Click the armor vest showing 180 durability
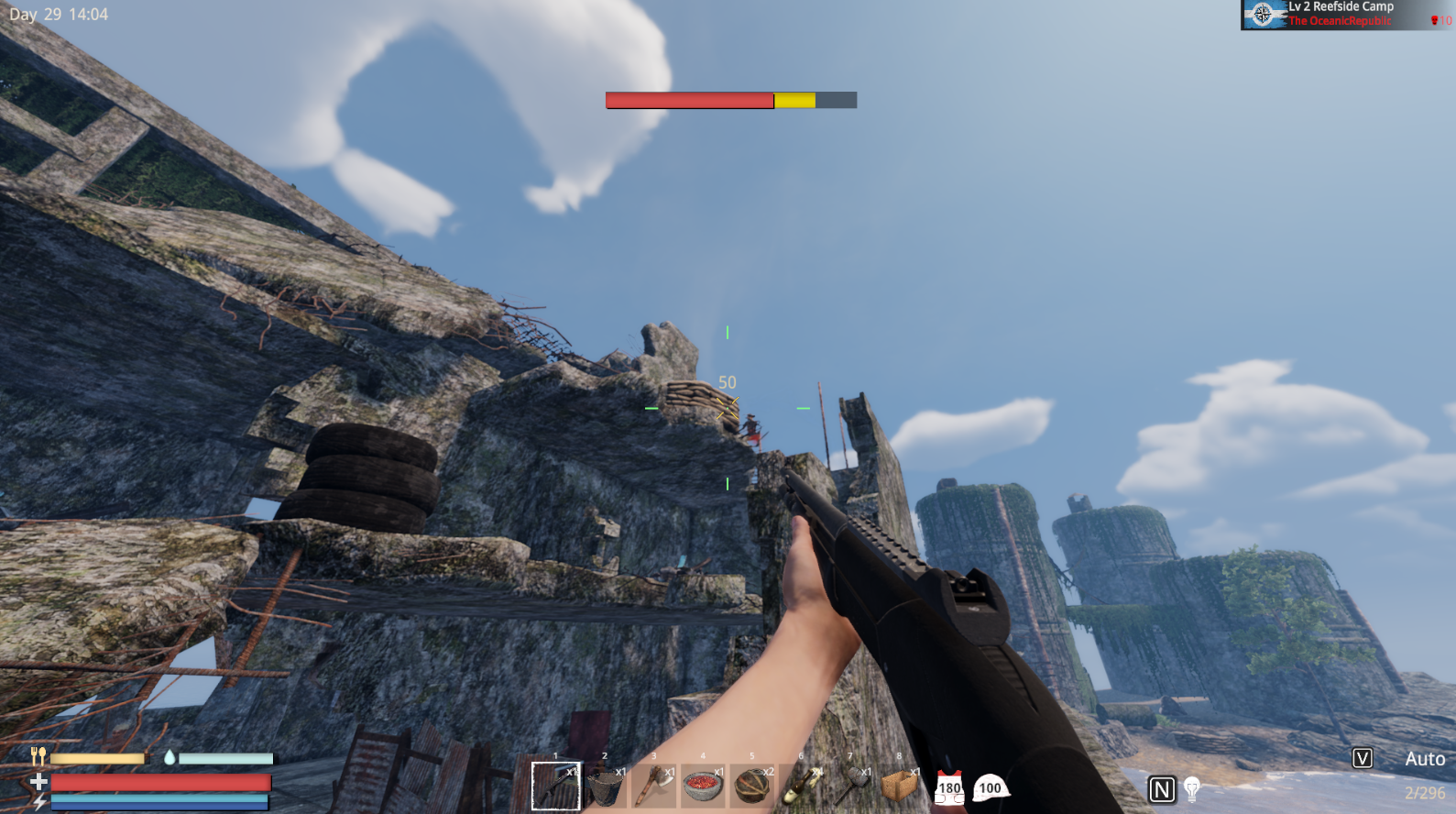The height and width of the screenshot is (814, 1456). (x=950, y=785)
